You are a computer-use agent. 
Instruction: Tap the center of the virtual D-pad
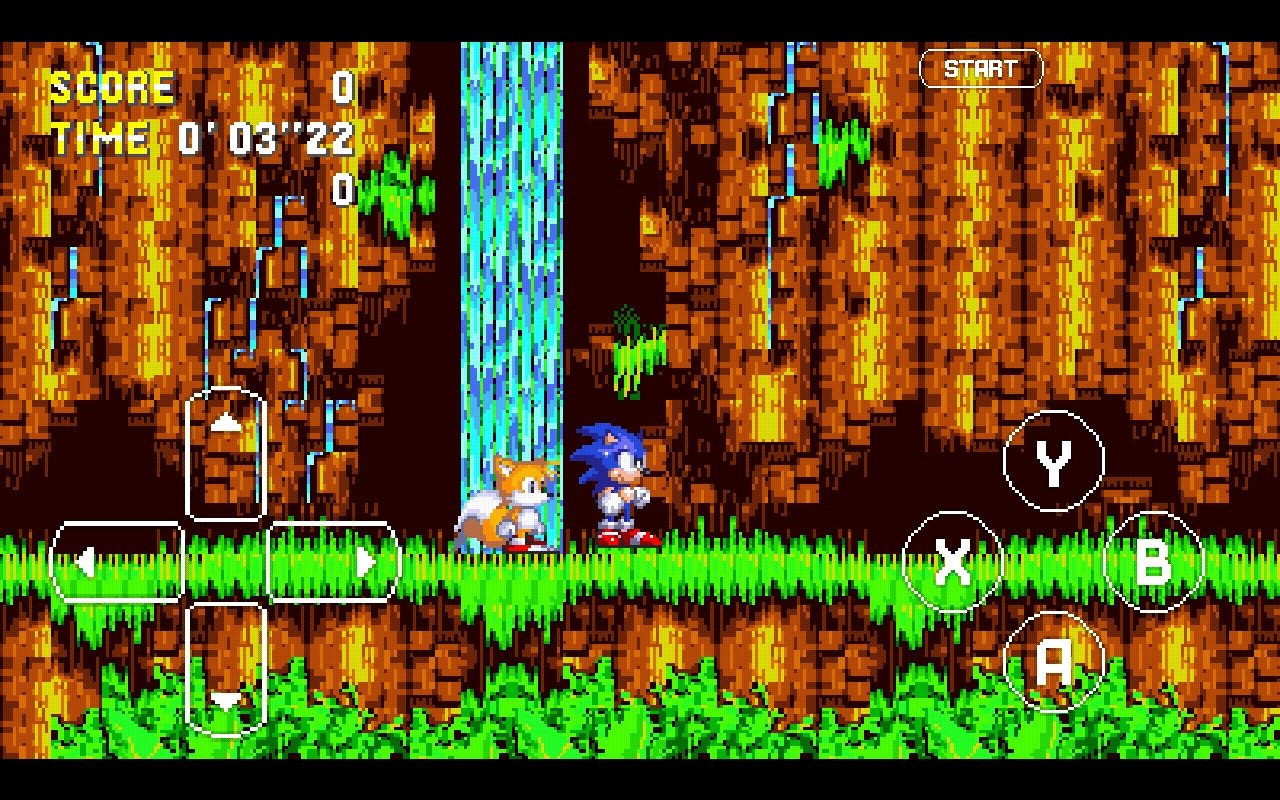[224, 563]
